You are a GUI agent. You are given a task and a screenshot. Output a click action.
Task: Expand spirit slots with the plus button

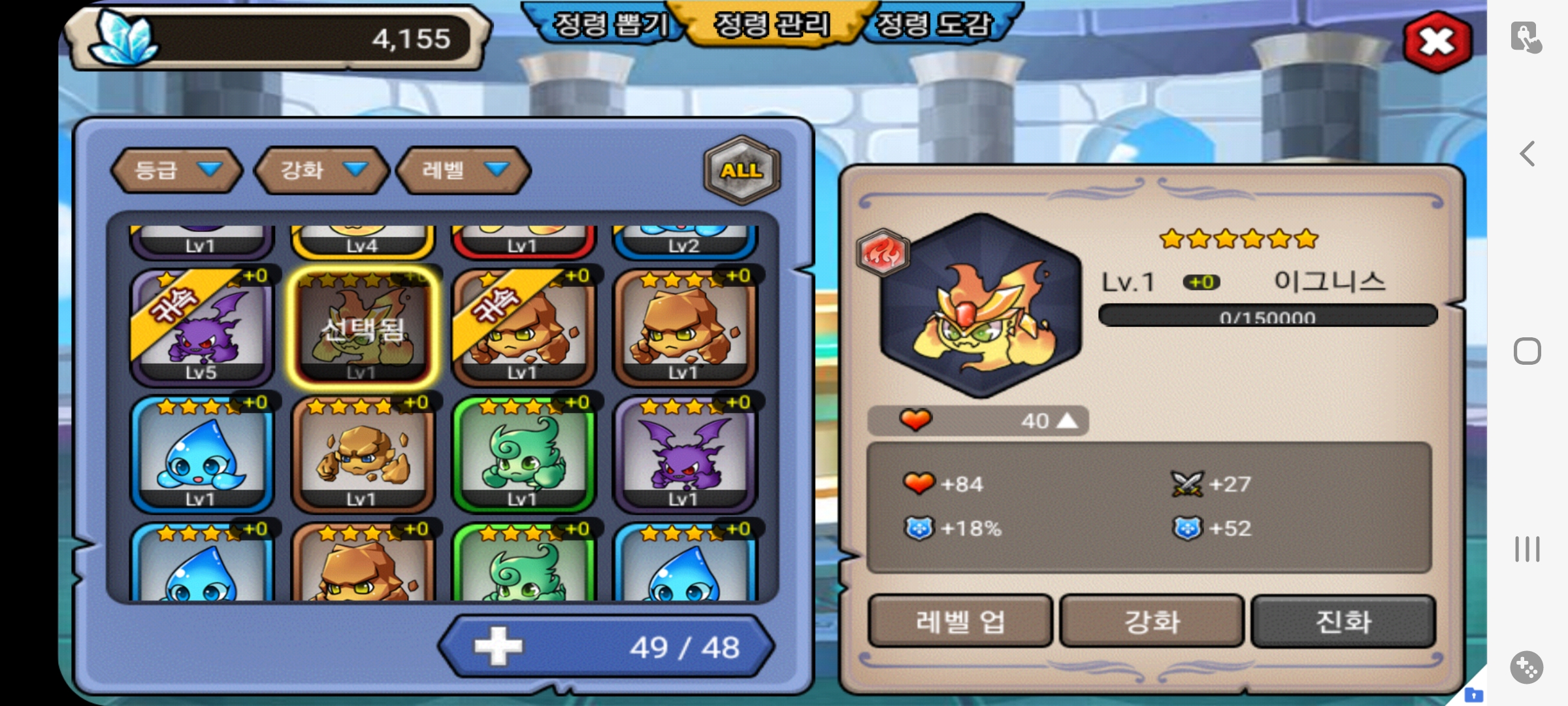tap(498, 647)
